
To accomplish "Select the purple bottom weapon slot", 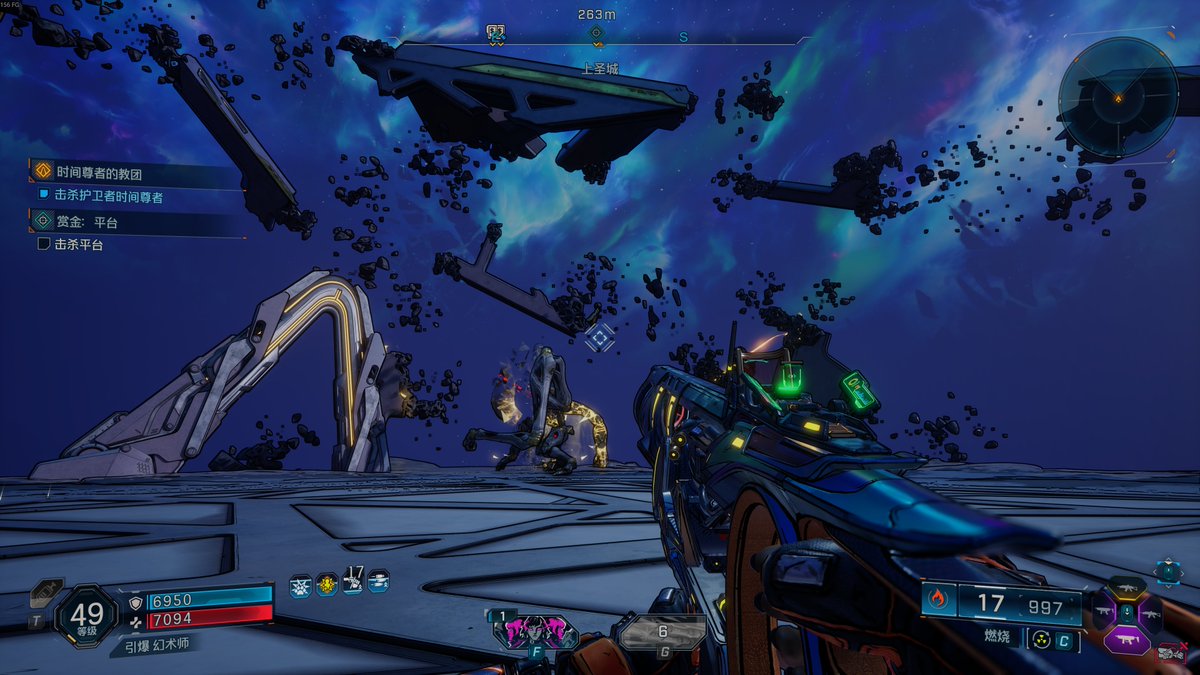I will tap(1126, 637).
